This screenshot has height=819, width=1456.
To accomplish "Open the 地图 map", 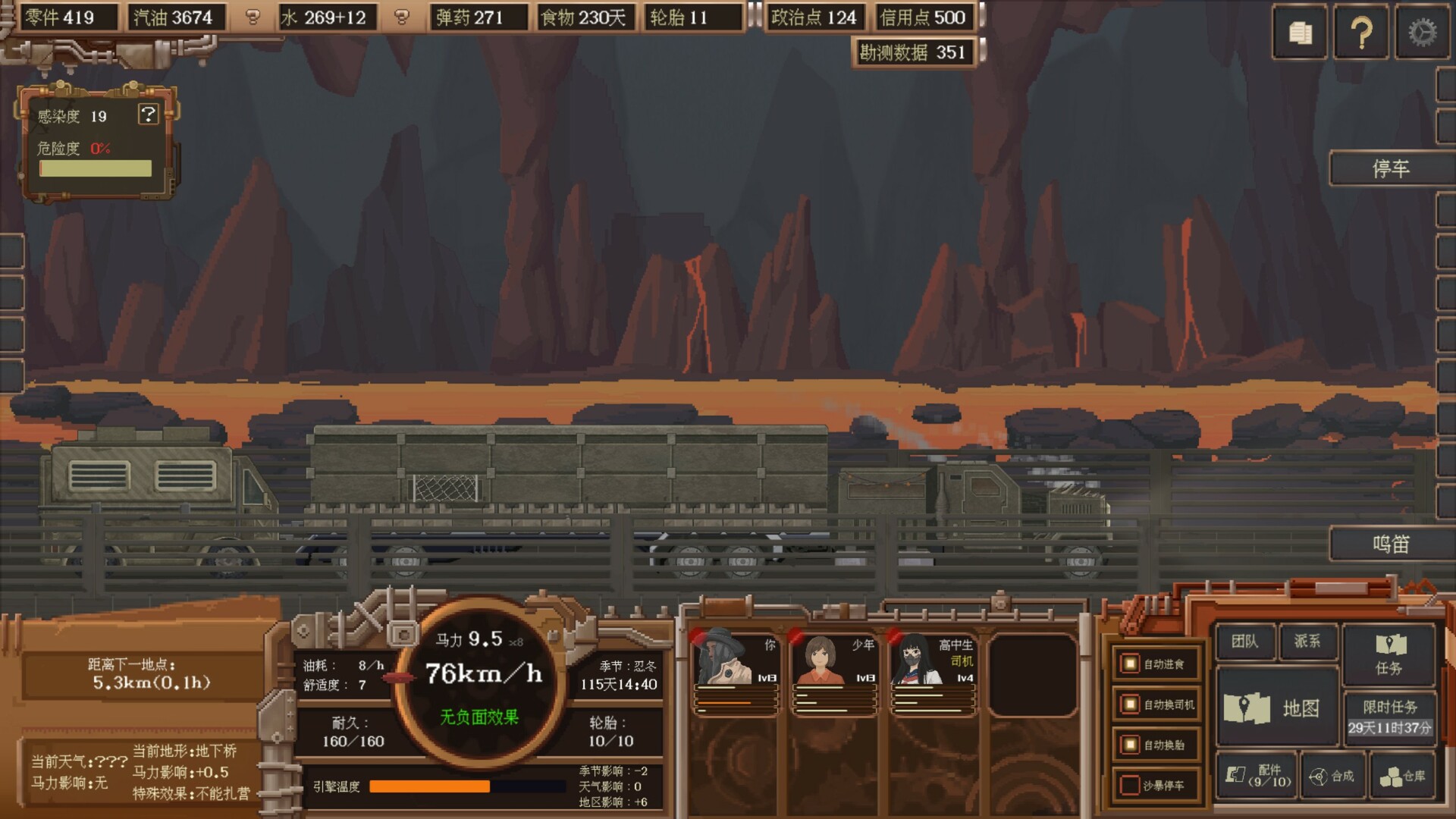I will [x=1277, y=708].
